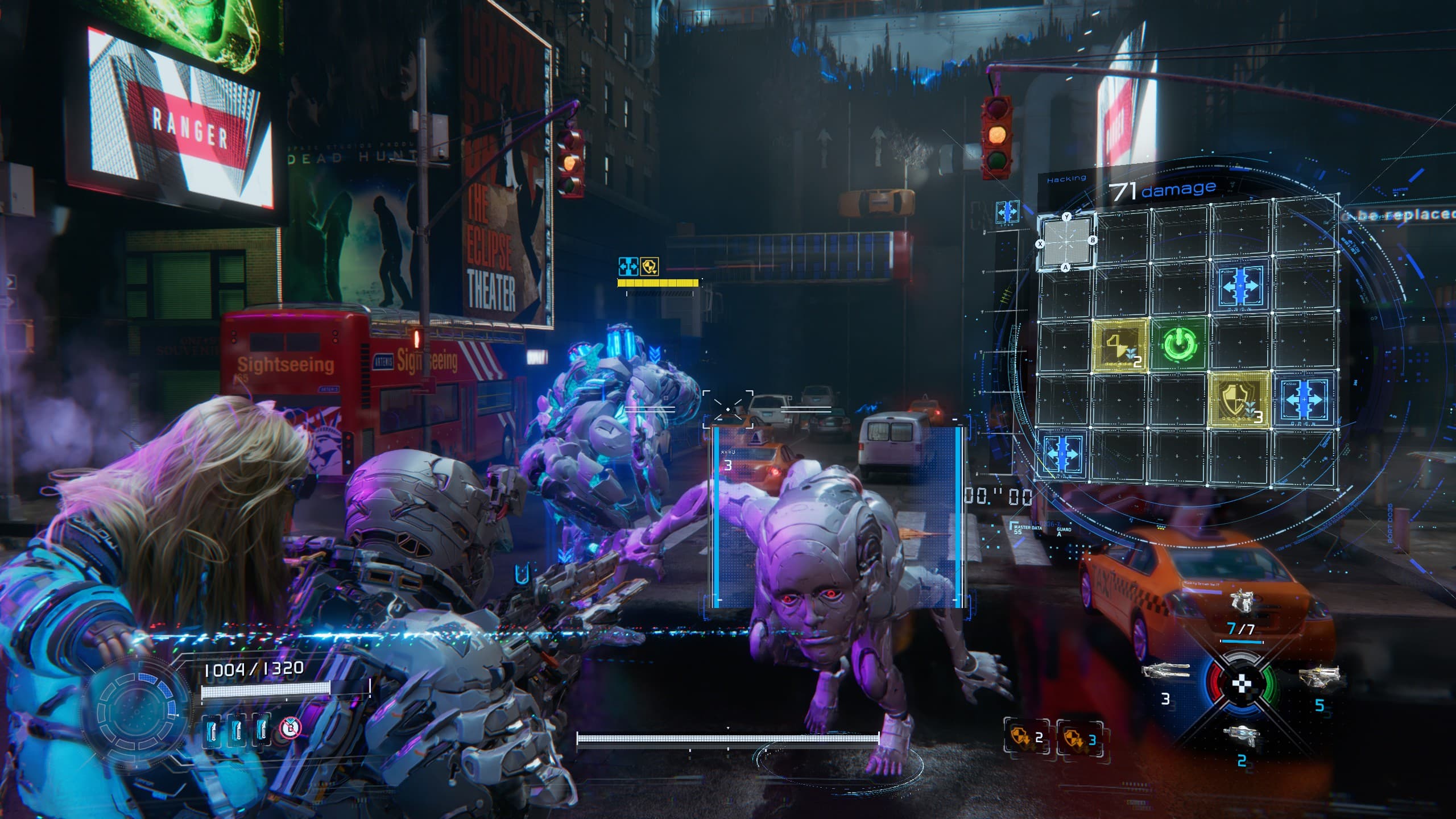Viewport: 1456px width, 819px height.
Task: Inspect yellow shield status icon over enemy health bar
Action: 650,266
